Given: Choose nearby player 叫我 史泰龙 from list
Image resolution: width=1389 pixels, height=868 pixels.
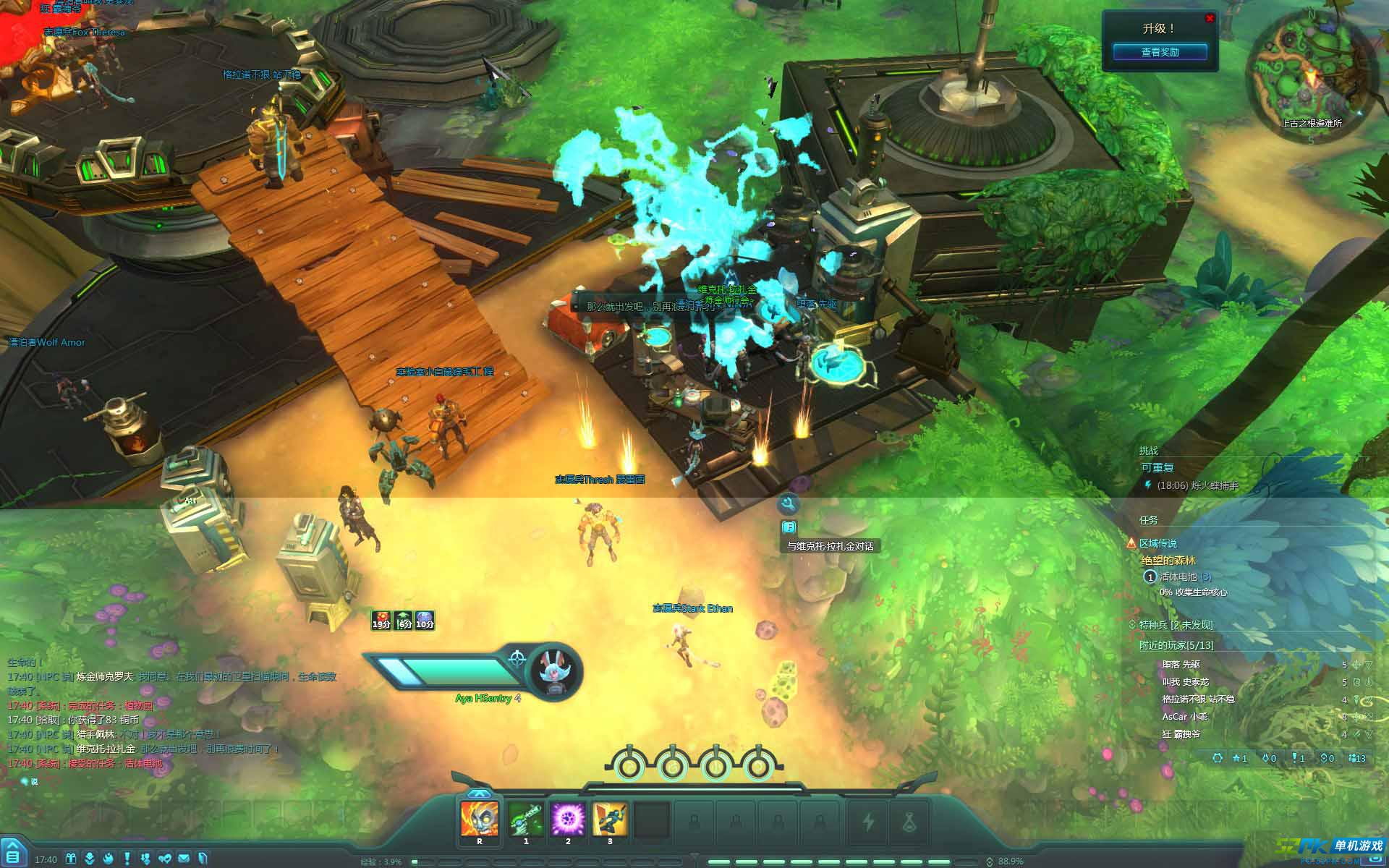Looking at the screenshot, I should tap(1185, 681).
